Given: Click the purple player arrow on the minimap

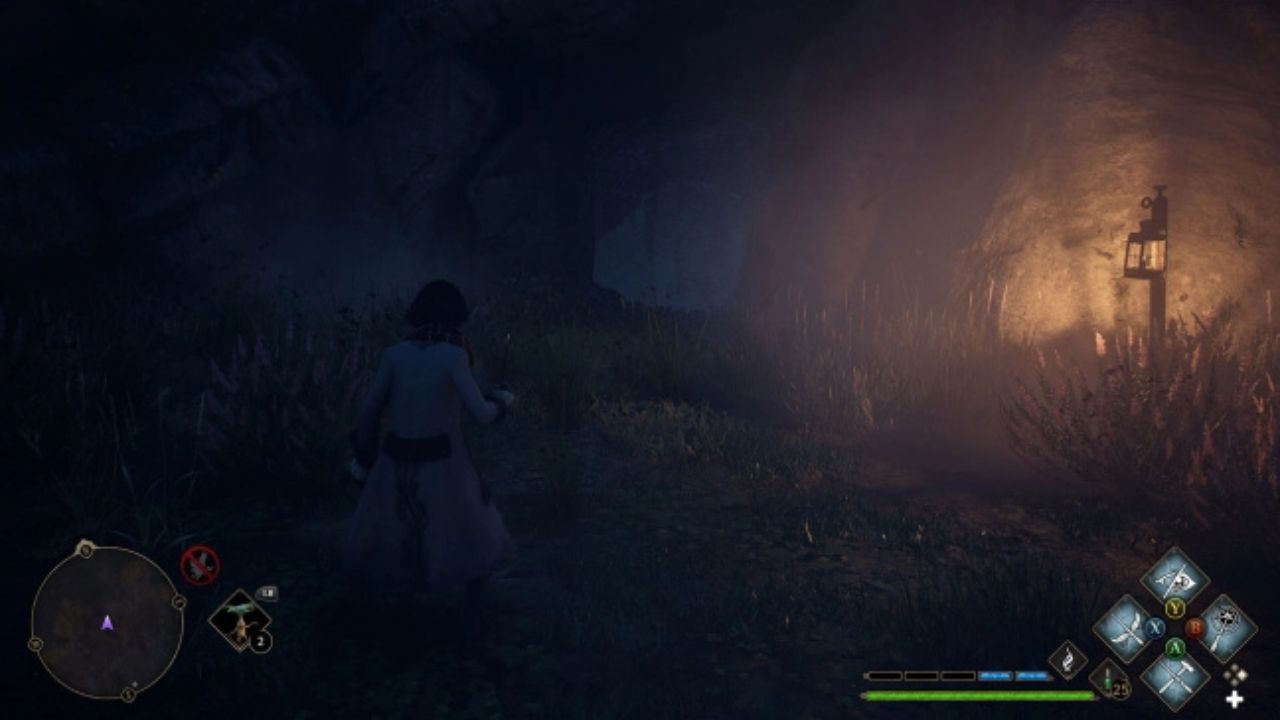Looking at the screenshot, I should click(106, 624).
